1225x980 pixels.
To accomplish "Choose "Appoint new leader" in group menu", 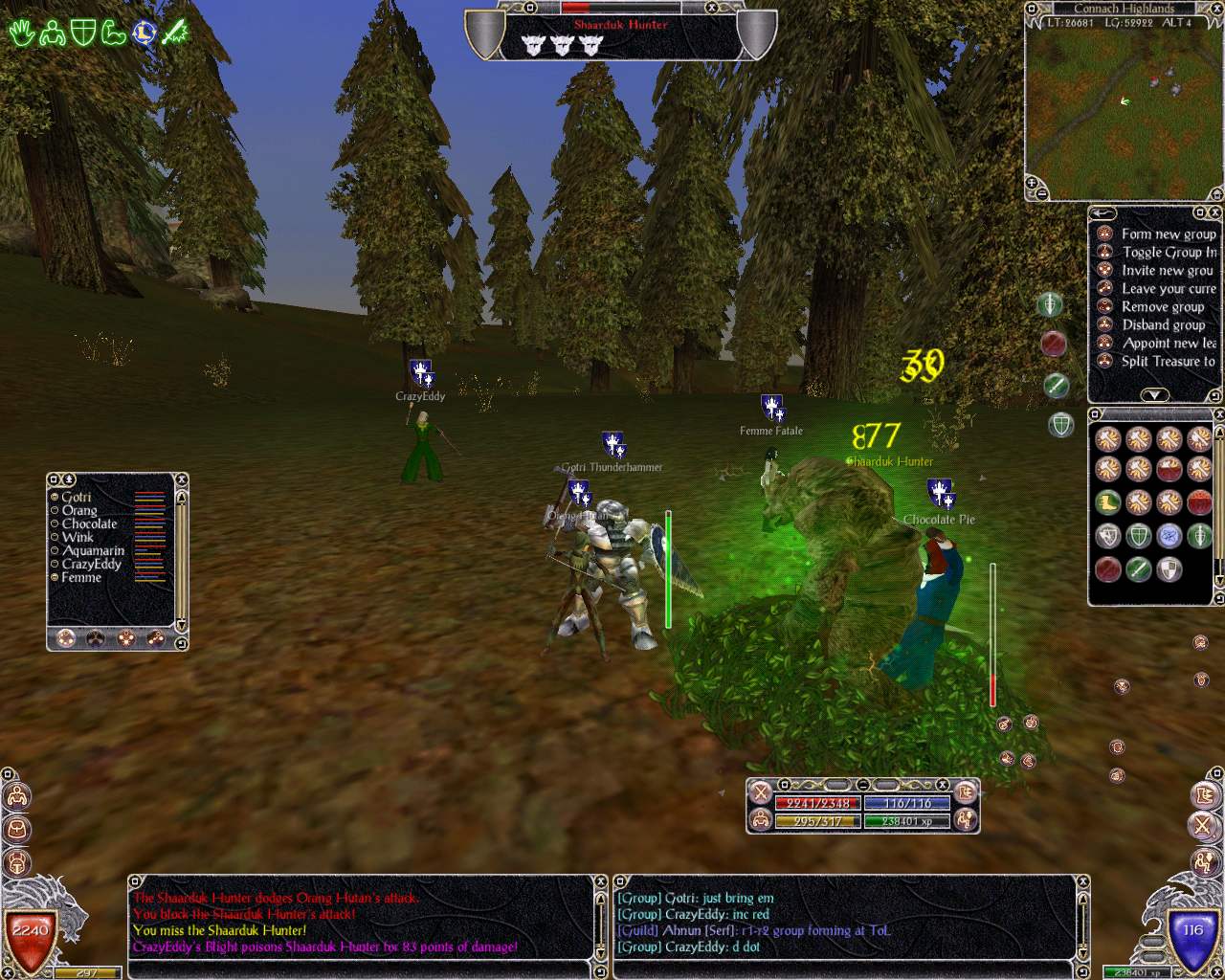I will [1168, 343].
